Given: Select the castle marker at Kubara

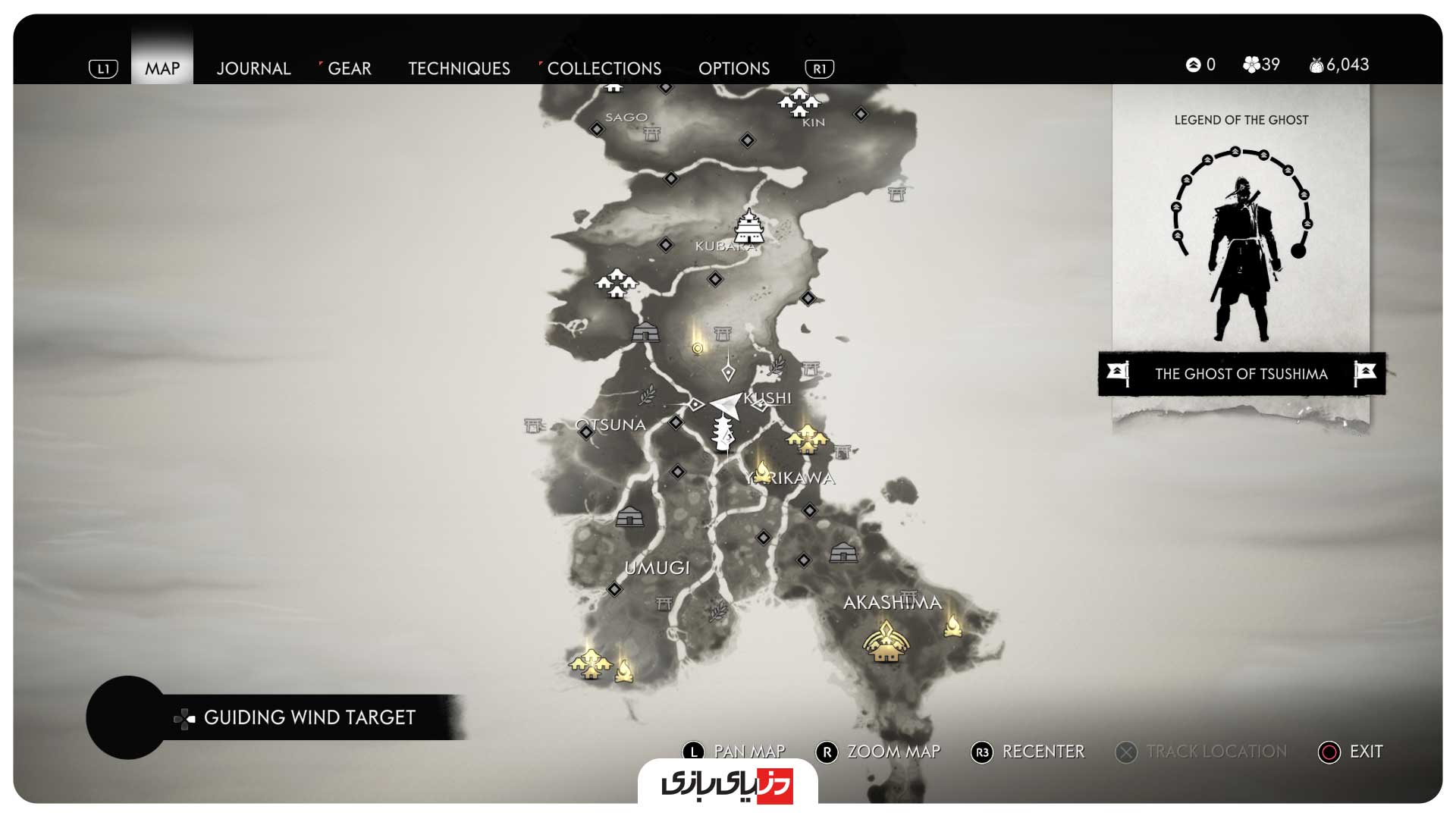Looking at the screenshot, I should click(749, 226).
